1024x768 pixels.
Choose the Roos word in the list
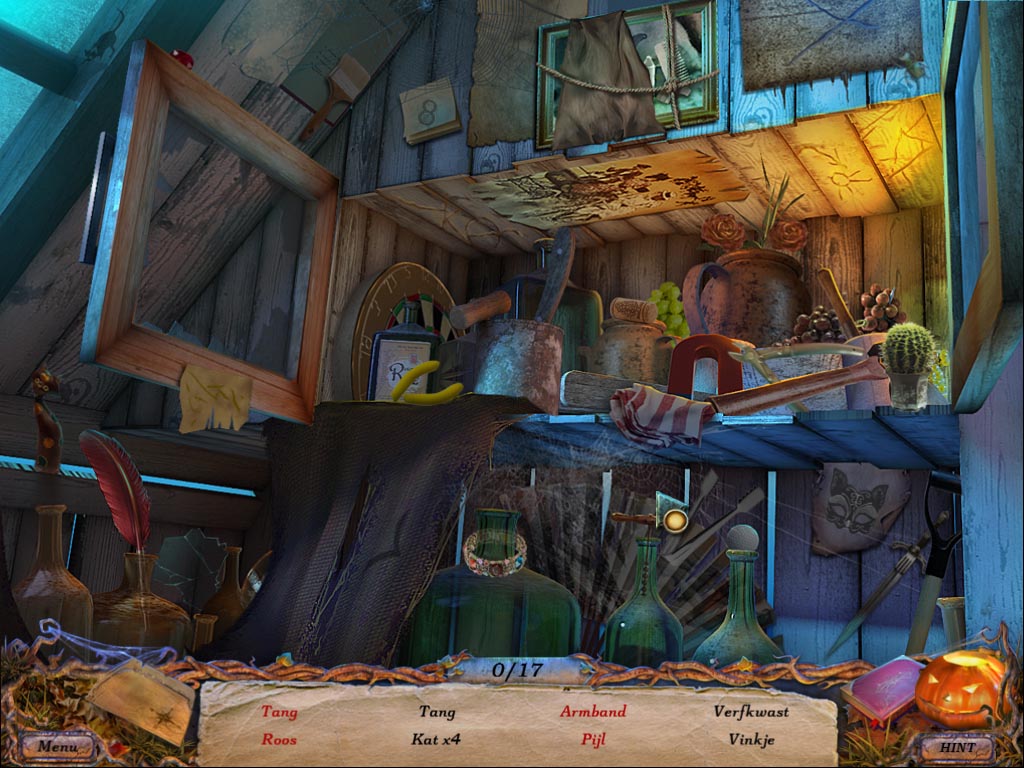tap(279, 740)
